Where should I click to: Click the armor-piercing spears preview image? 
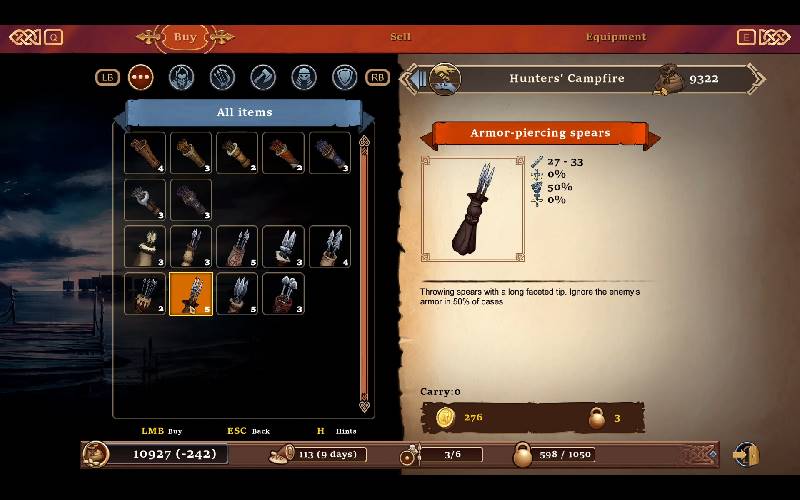(x=473, y=209)
